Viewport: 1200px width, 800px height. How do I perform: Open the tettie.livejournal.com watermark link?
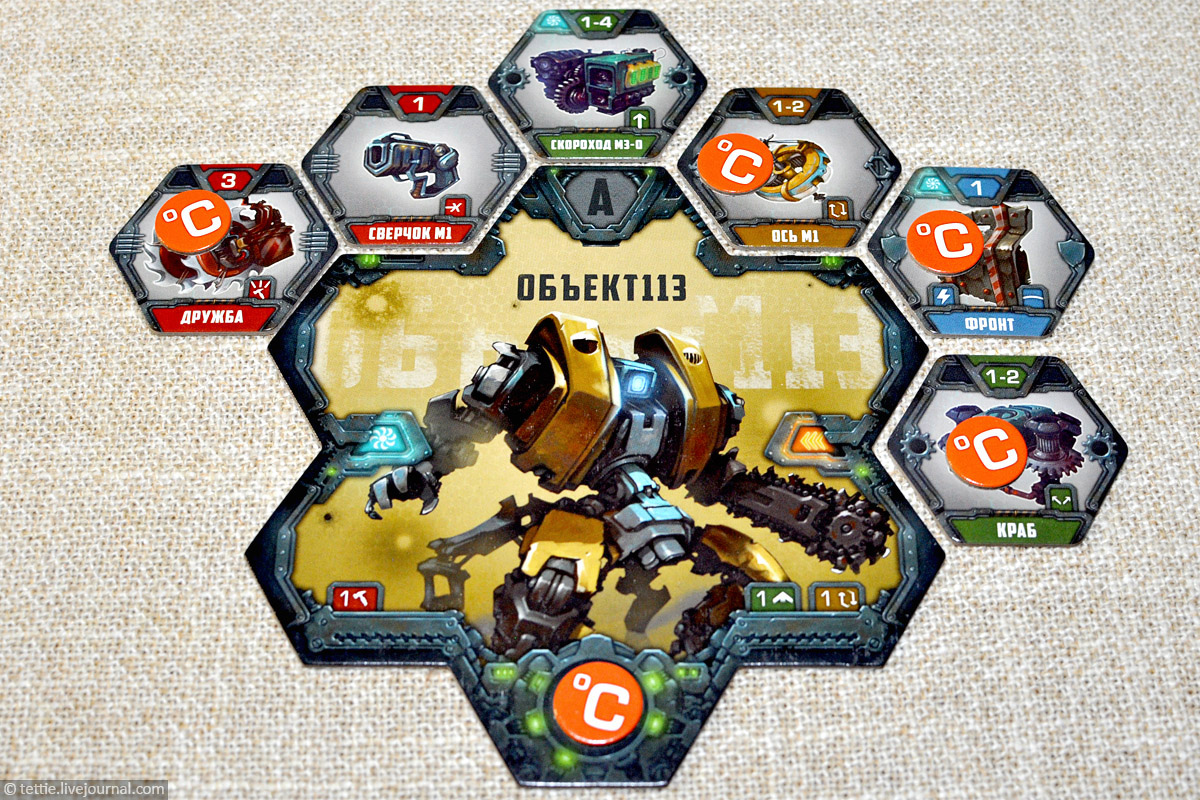click(84, 789)
